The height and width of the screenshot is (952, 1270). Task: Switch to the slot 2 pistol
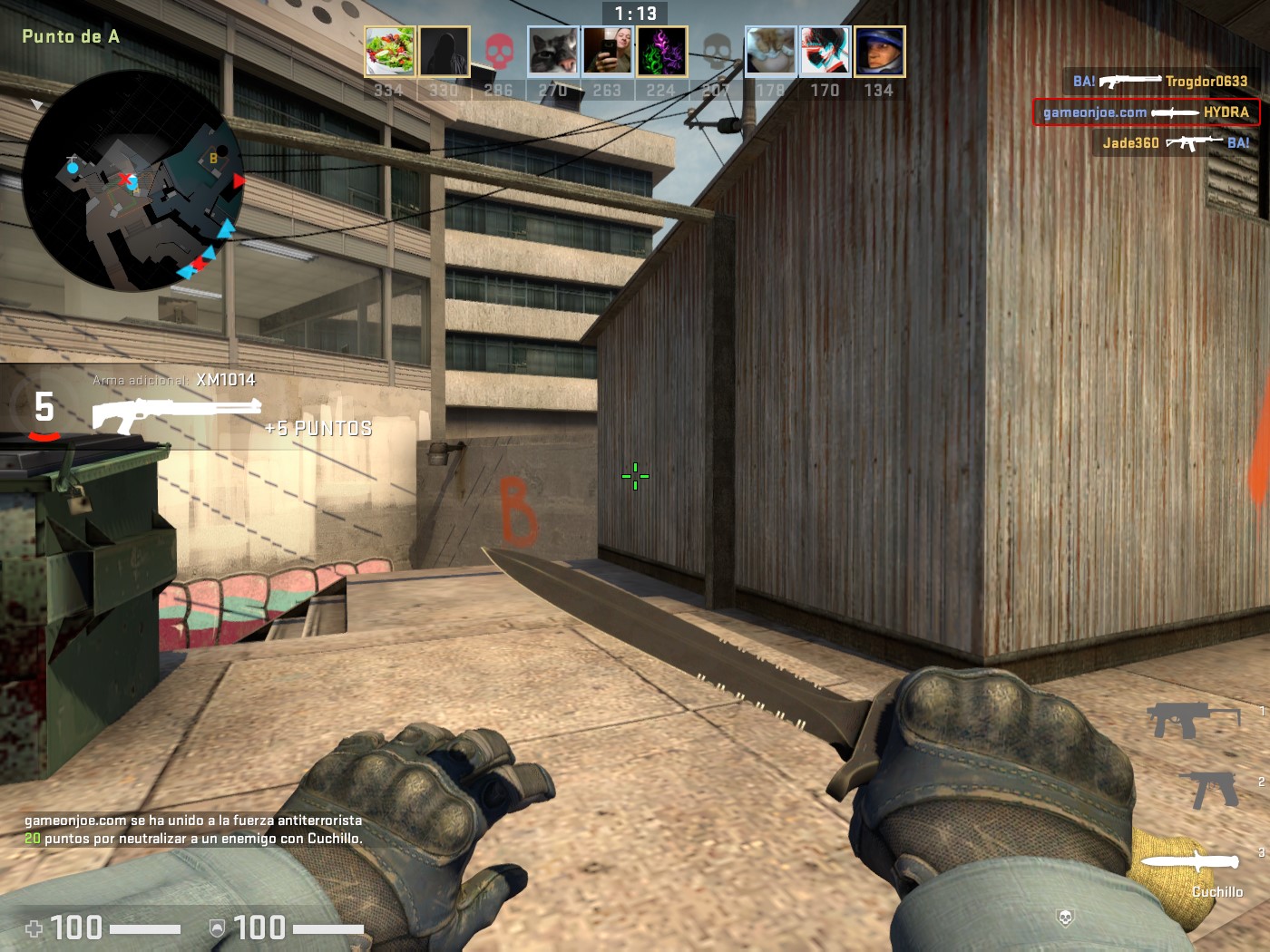tap(1209, 789)
